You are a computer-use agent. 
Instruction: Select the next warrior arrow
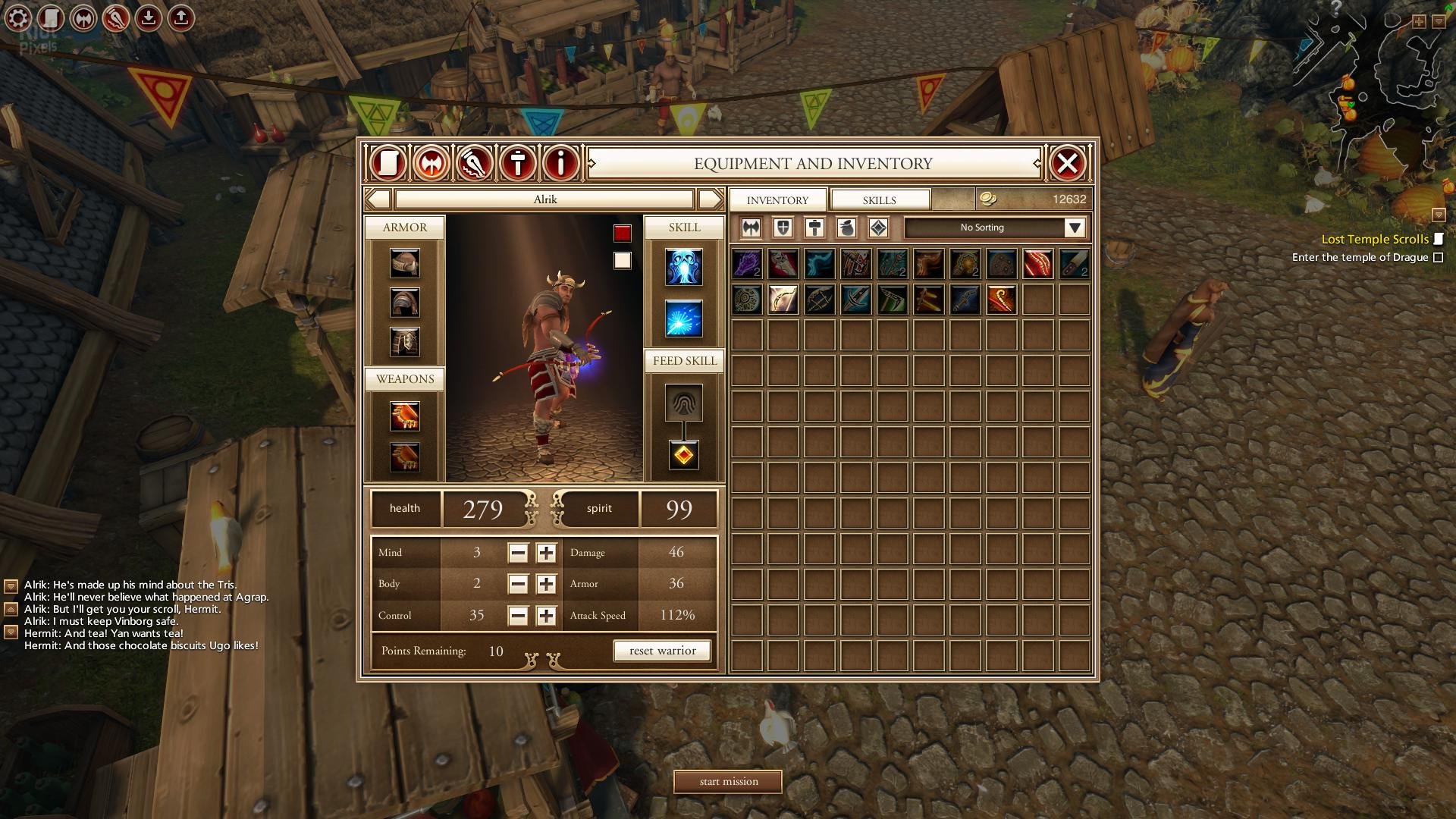coord(710,199)
